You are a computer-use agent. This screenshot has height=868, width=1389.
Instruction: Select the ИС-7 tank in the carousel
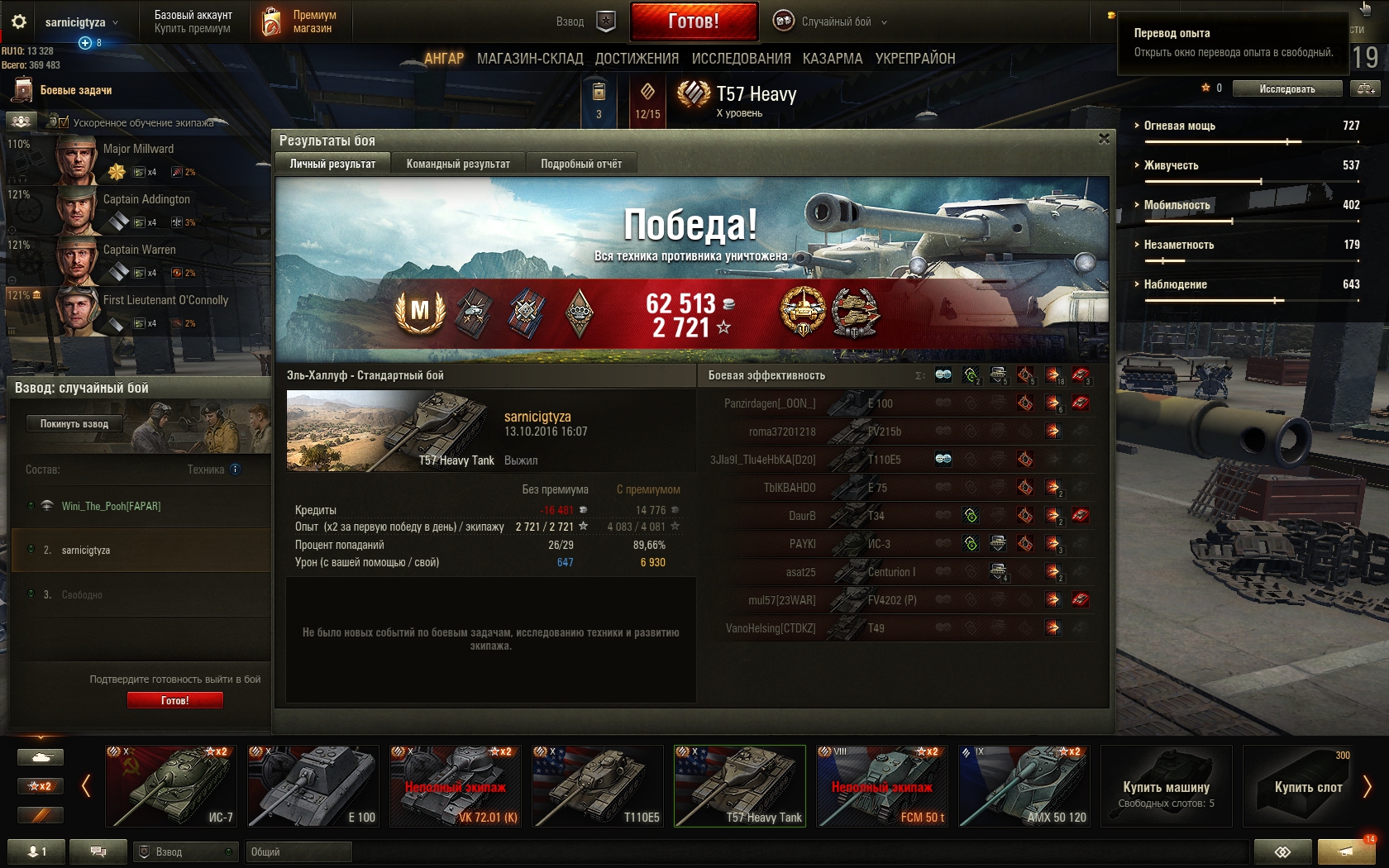click(171, 786)
